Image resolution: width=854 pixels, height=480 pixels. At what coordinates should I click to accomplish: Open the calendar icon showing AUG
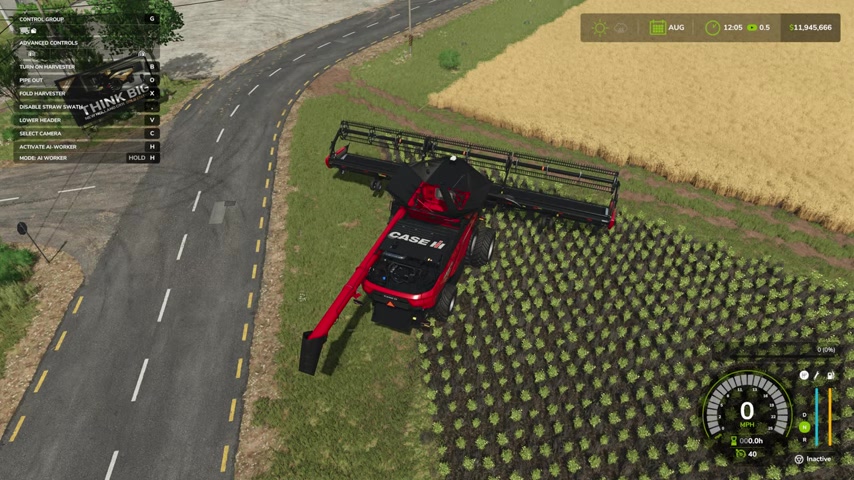657,28
